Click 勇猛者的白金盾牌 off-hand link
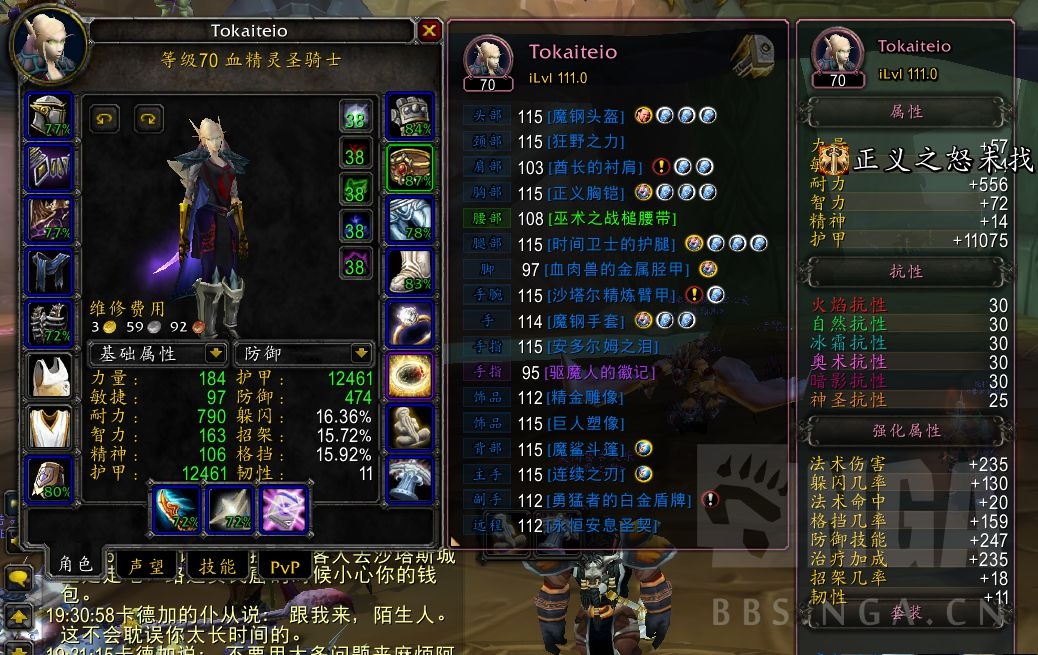 click(x=619, y=500)
